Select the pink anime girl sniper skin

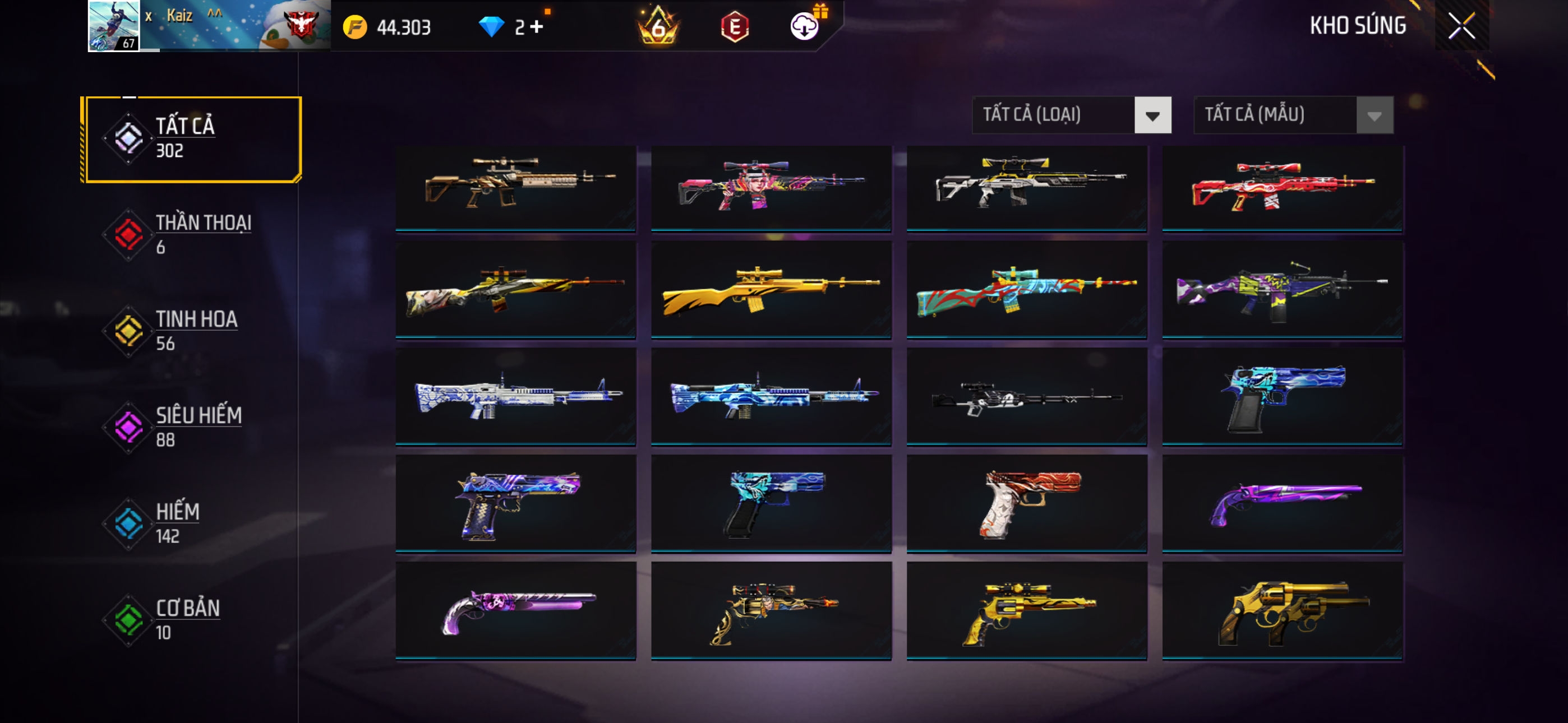click(771, 187)
